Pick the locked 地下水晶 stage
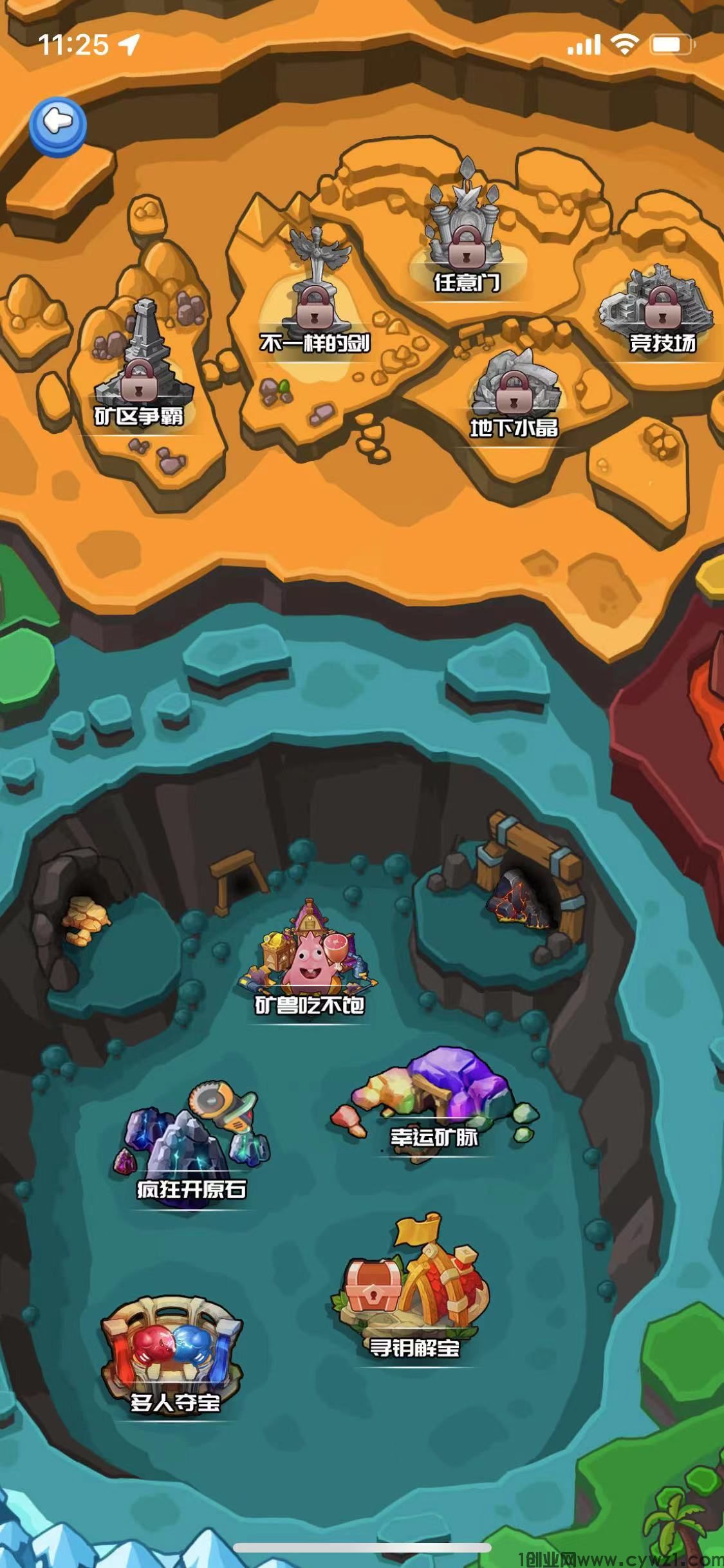Viewport: 724px width, 1568px height. pos(514,393)
